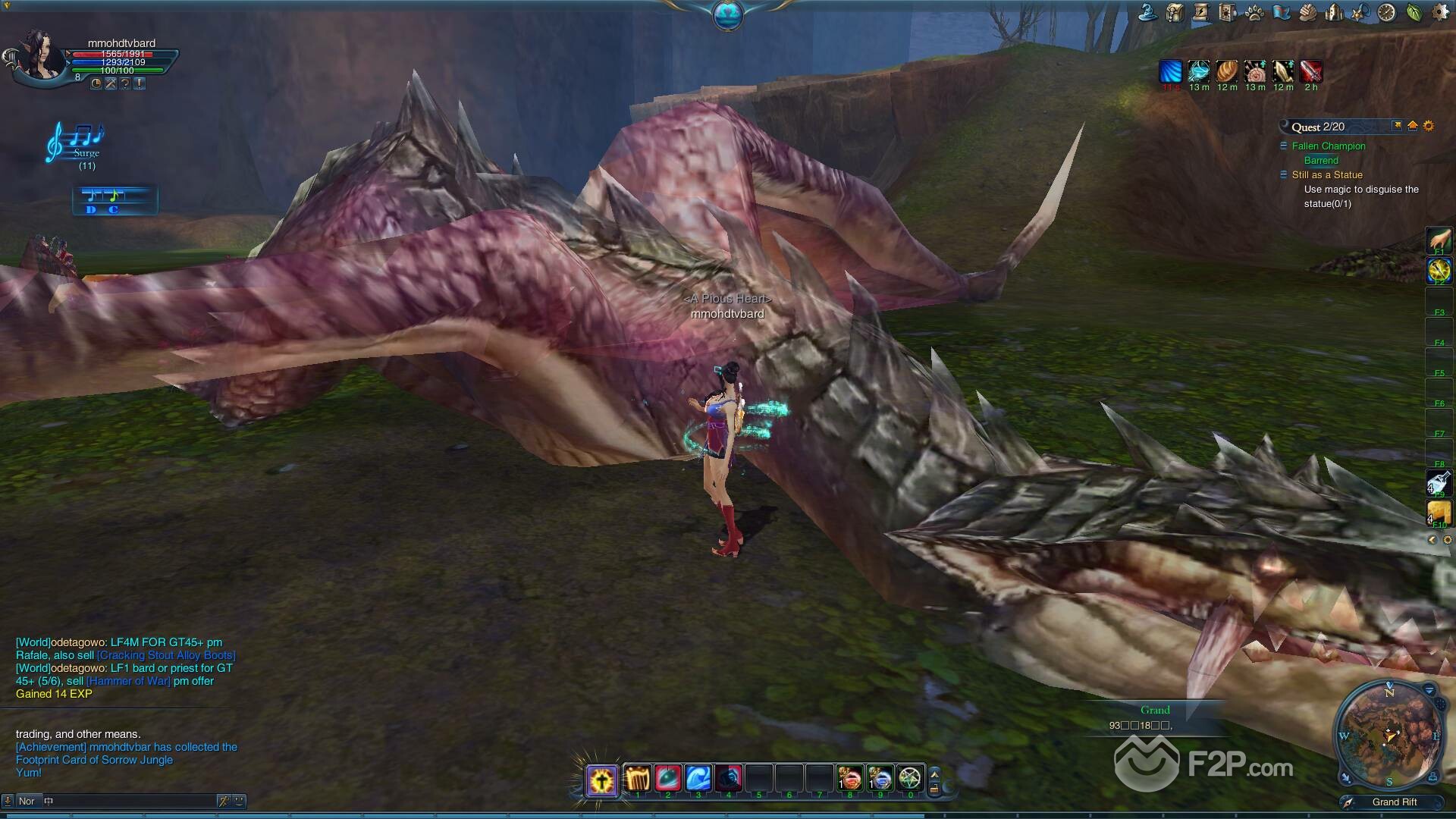Open the wizard hat character menu
This screenshot has height=819, width=1456.
tap(1148, 13)
